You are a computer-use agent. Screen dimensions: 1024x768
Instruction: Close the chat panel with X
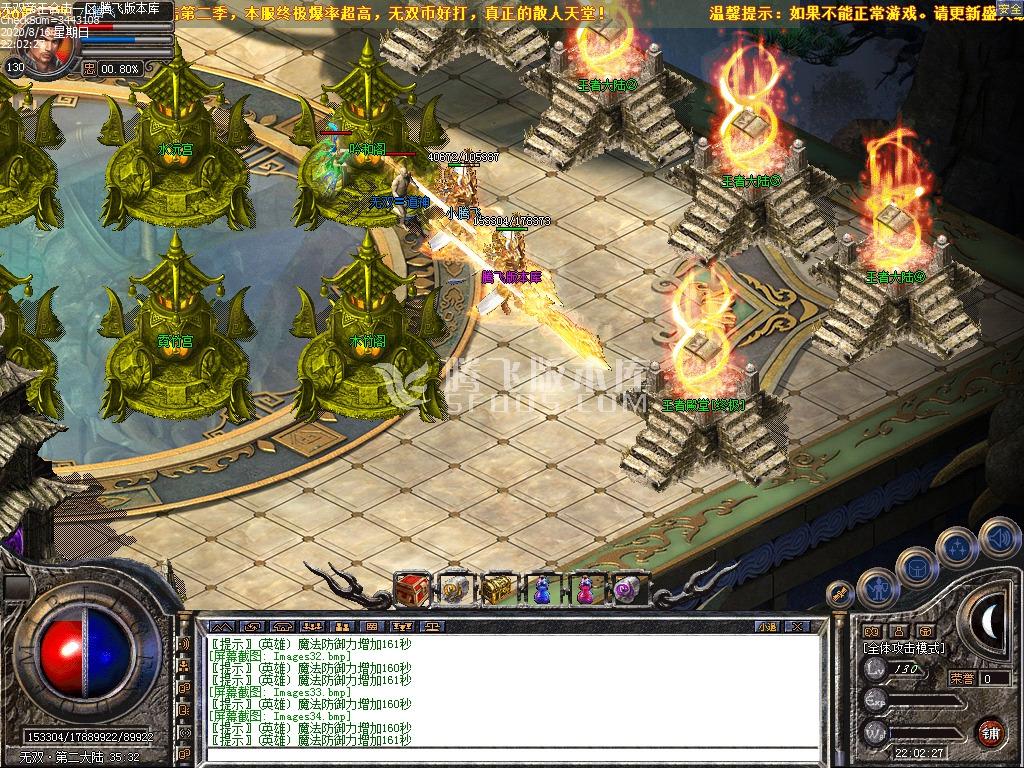point(796,626)
